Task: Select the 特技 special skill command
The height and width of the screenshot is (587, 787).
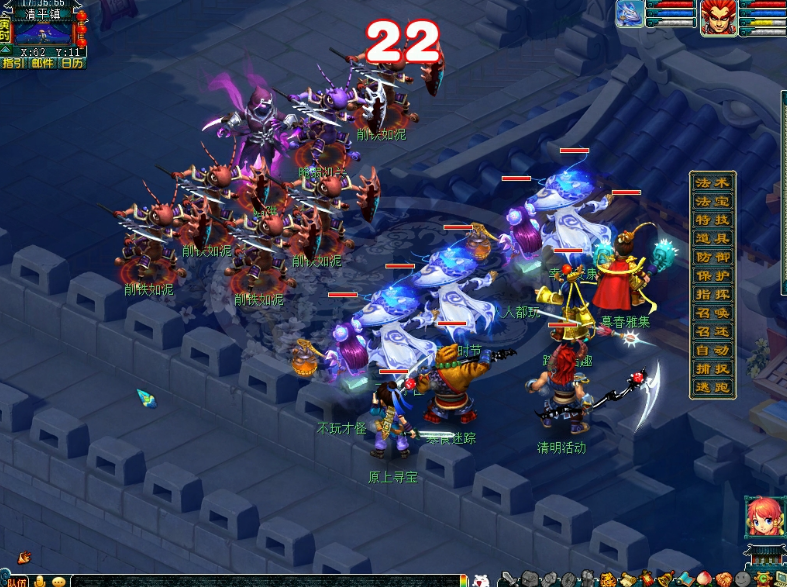Action: (714, 220)
